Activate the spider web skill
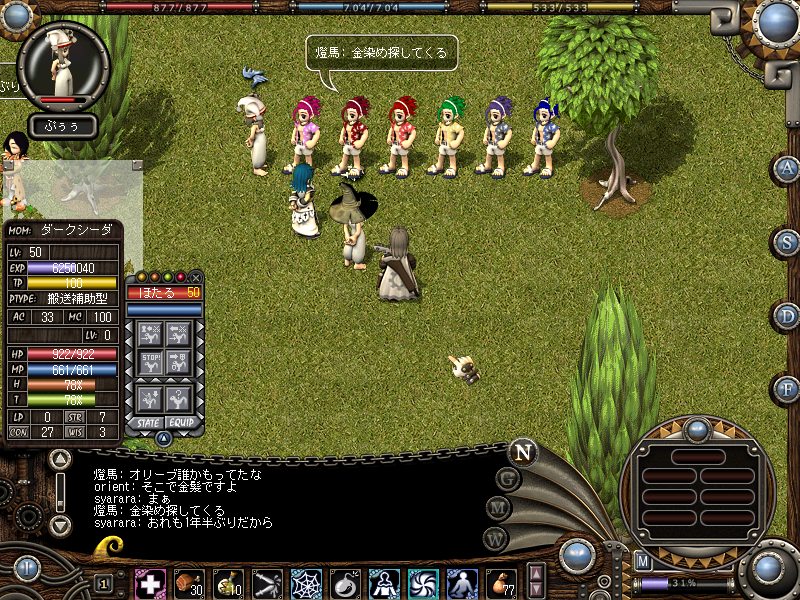This screenshot has width=800, height=600. pyautogui.click(x=306, y=583)
